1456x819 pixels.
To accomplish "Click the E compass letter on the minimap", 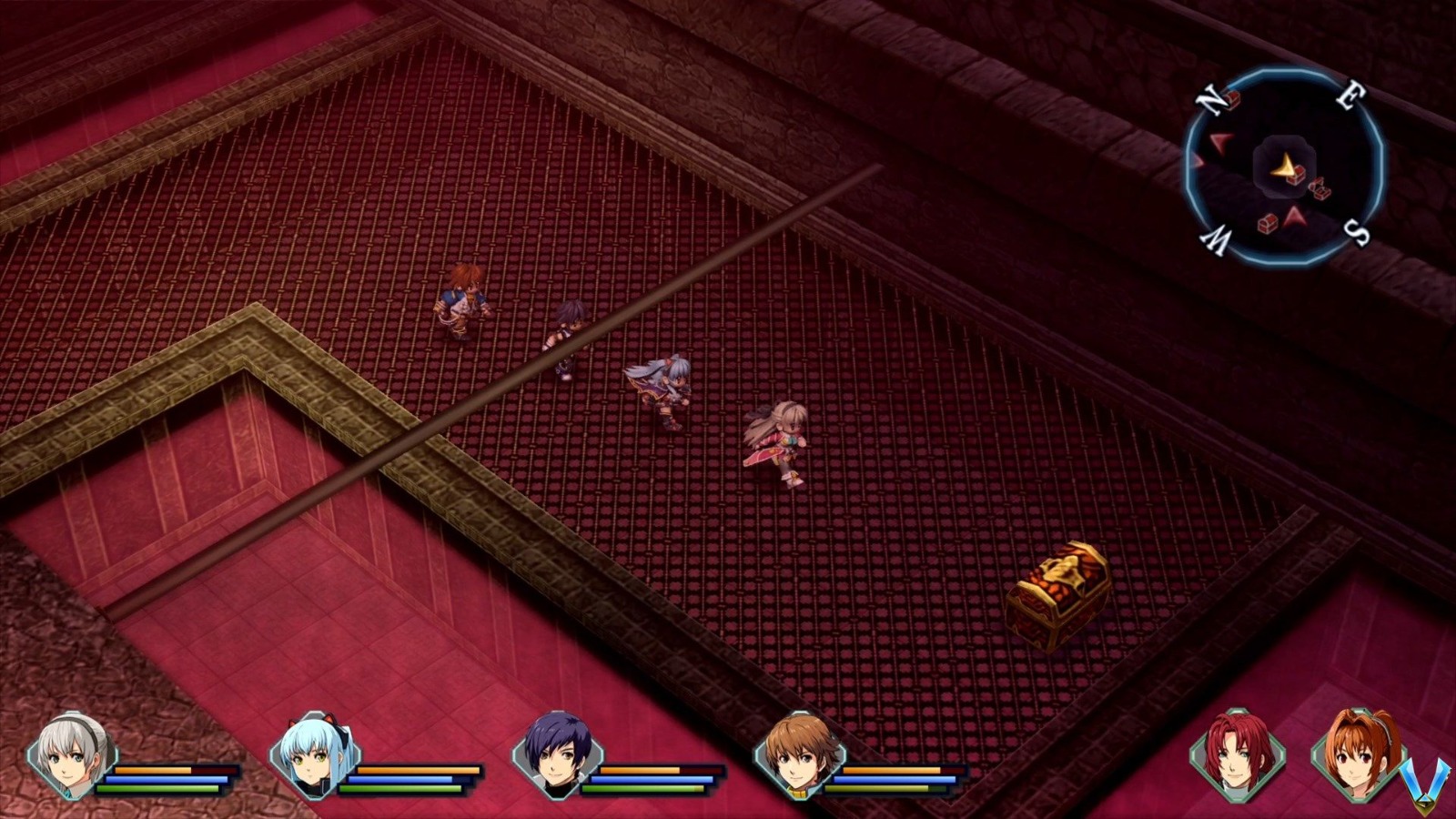I will tap(1352, 95).
